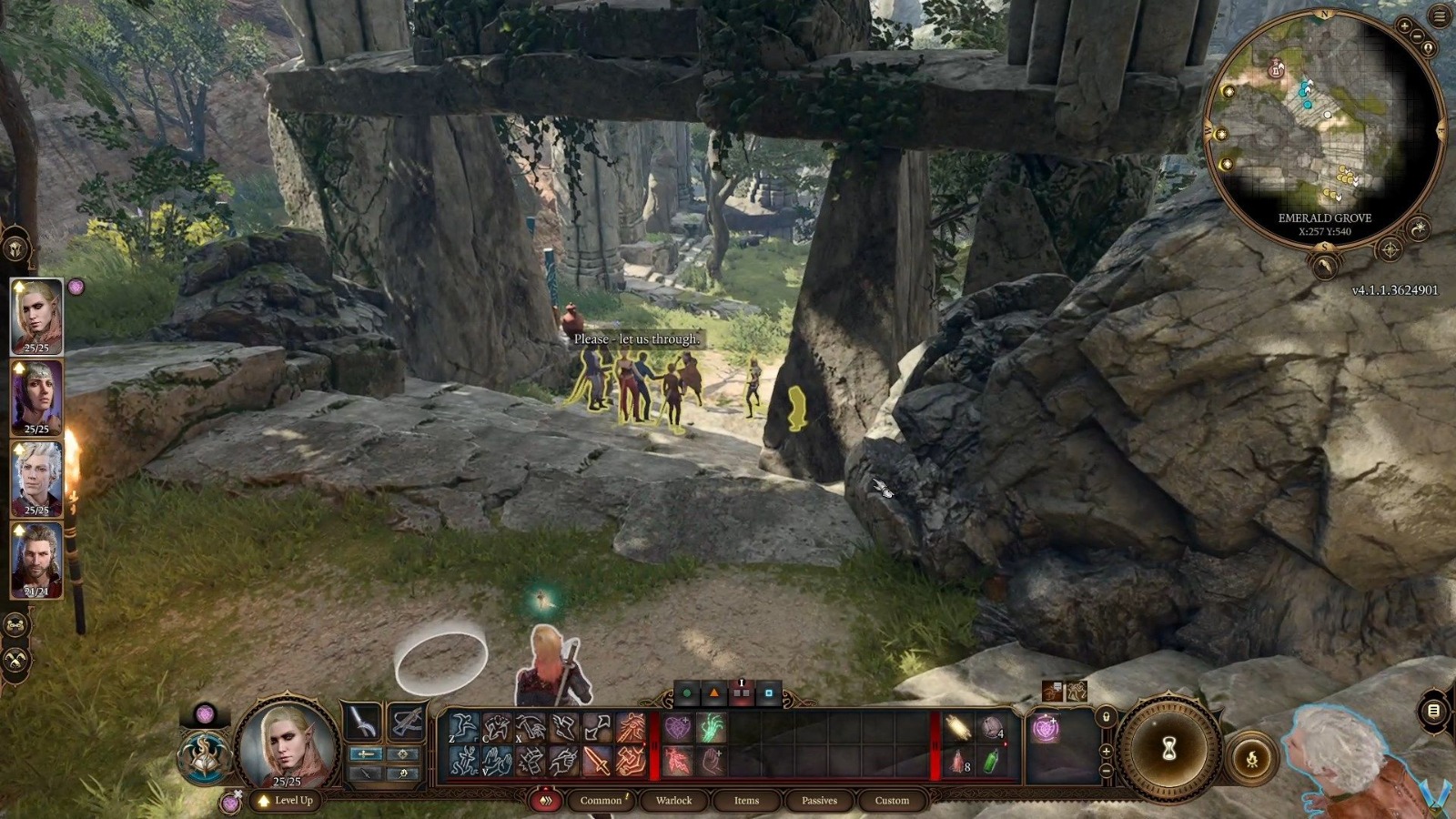The width and height of the screenshot is (1456, 819).
Task: Open the game menu at top-right corner
Action: (1440, 15)
